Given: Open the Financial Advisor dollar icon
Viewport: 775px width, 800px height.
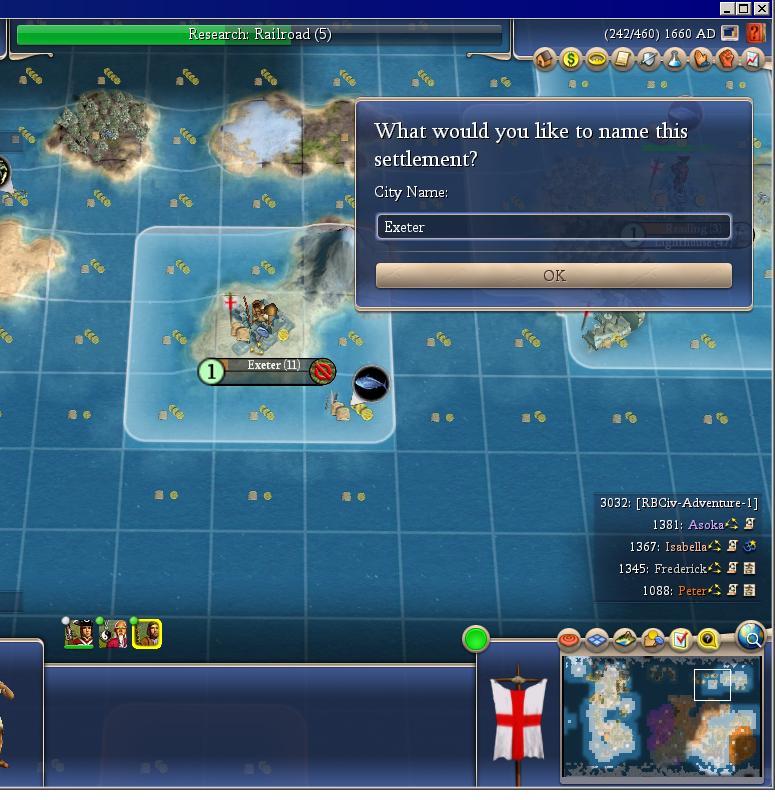Looking at the screenshot, I should [570, 59].
